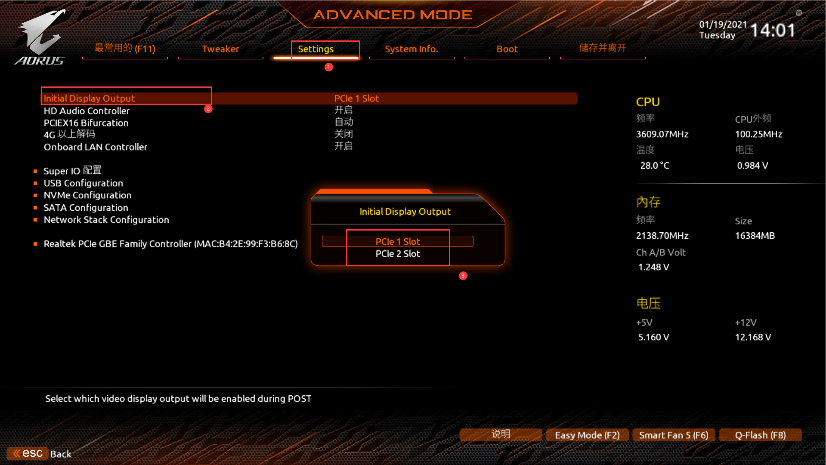Open the 储存并离开 tab

coord(602,48)
